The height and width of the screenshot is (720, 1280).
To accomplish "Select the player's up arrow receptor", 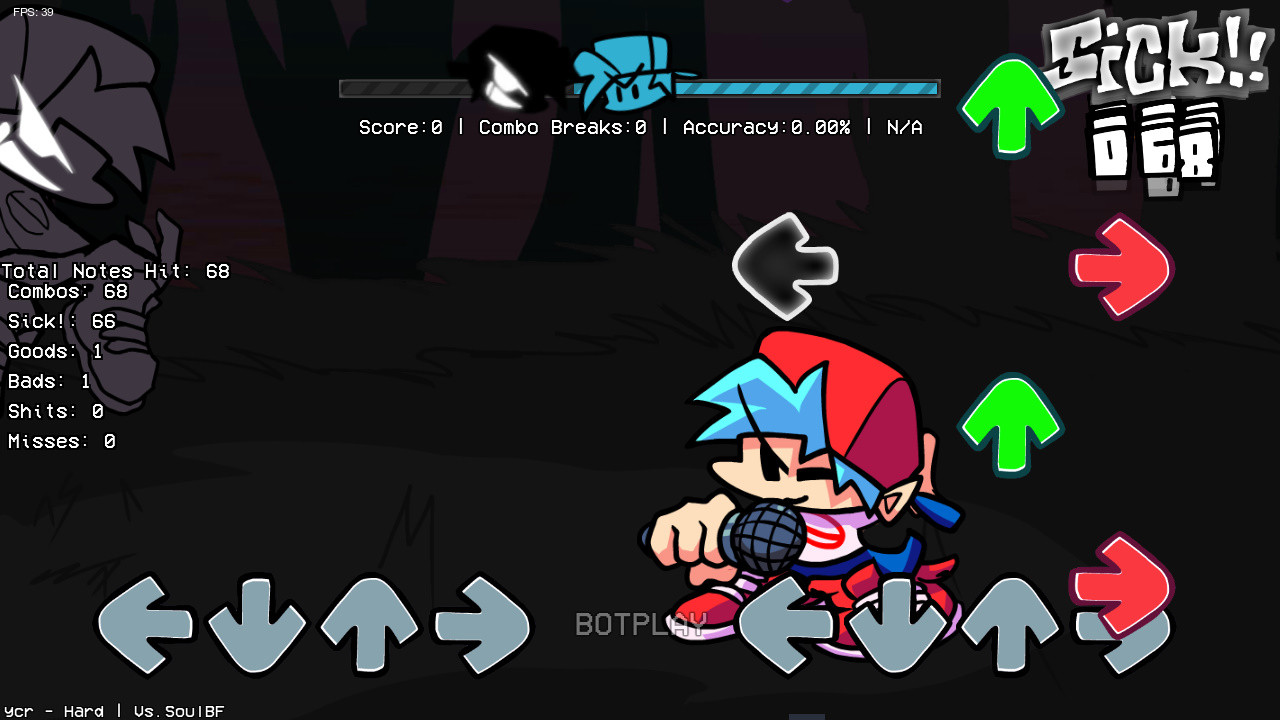I will (1009, 625).
